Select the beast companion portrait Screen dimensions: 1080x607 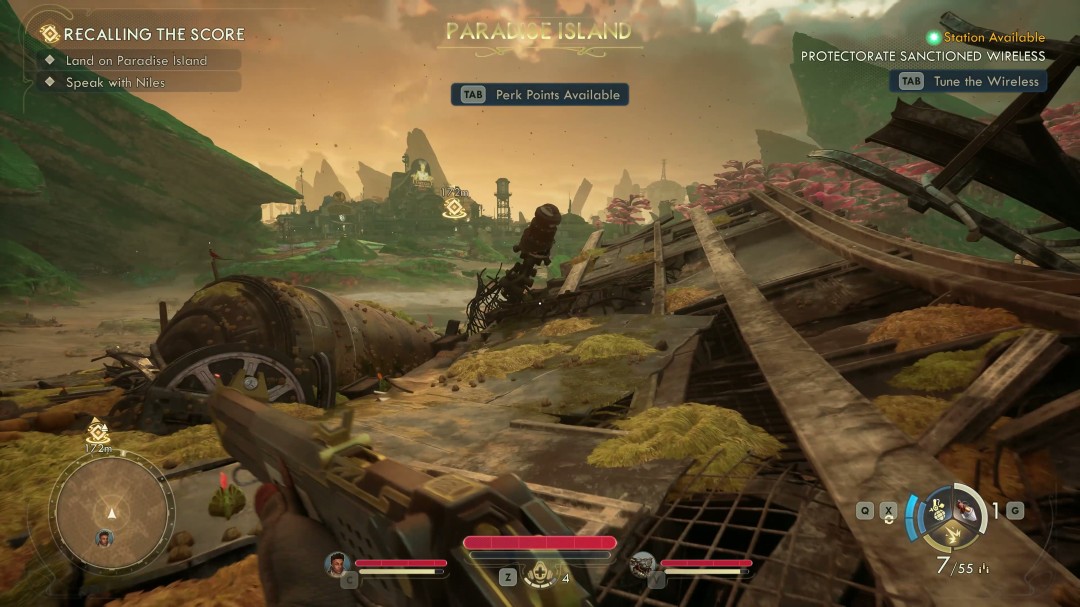coord(643,564)
